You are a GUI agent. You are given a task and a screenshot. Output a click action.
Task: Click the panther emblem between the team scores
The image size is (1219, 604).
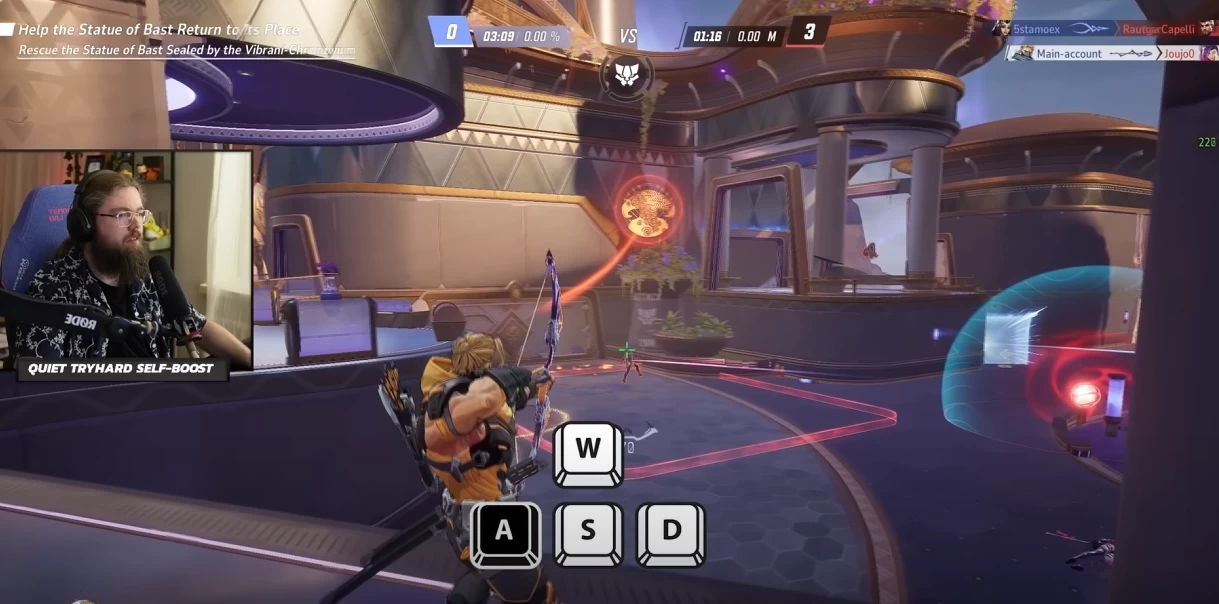(x=627, y=74)
